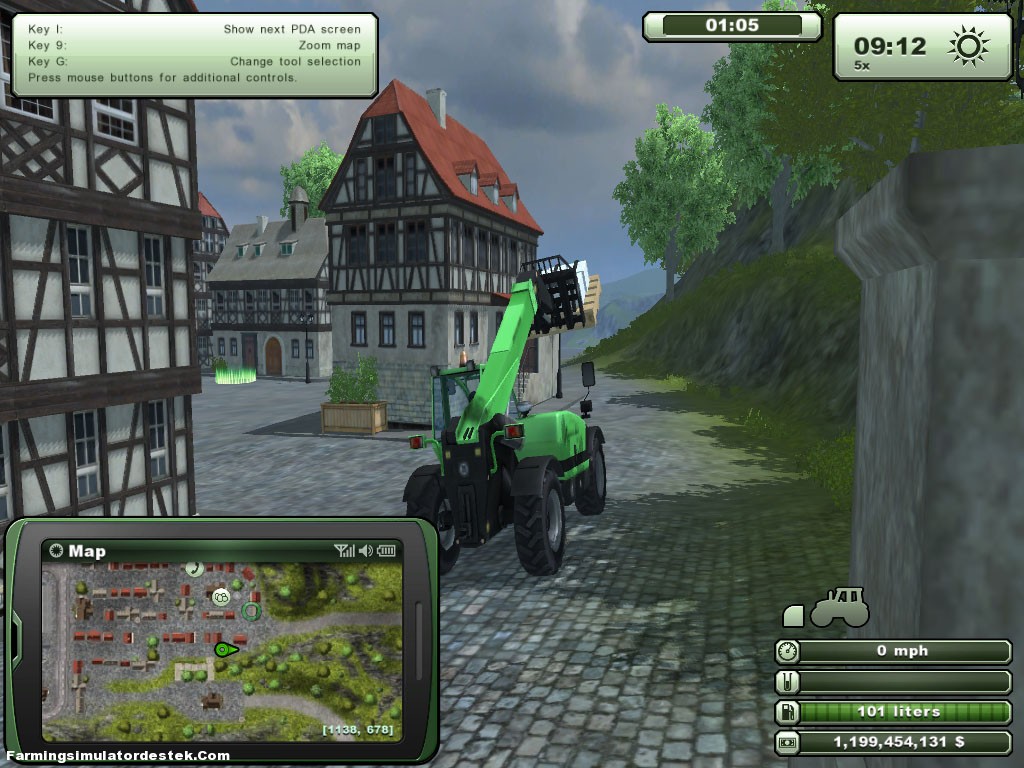Click the sun weather icon
1024x768 pixels.
(x=969, y=45)
